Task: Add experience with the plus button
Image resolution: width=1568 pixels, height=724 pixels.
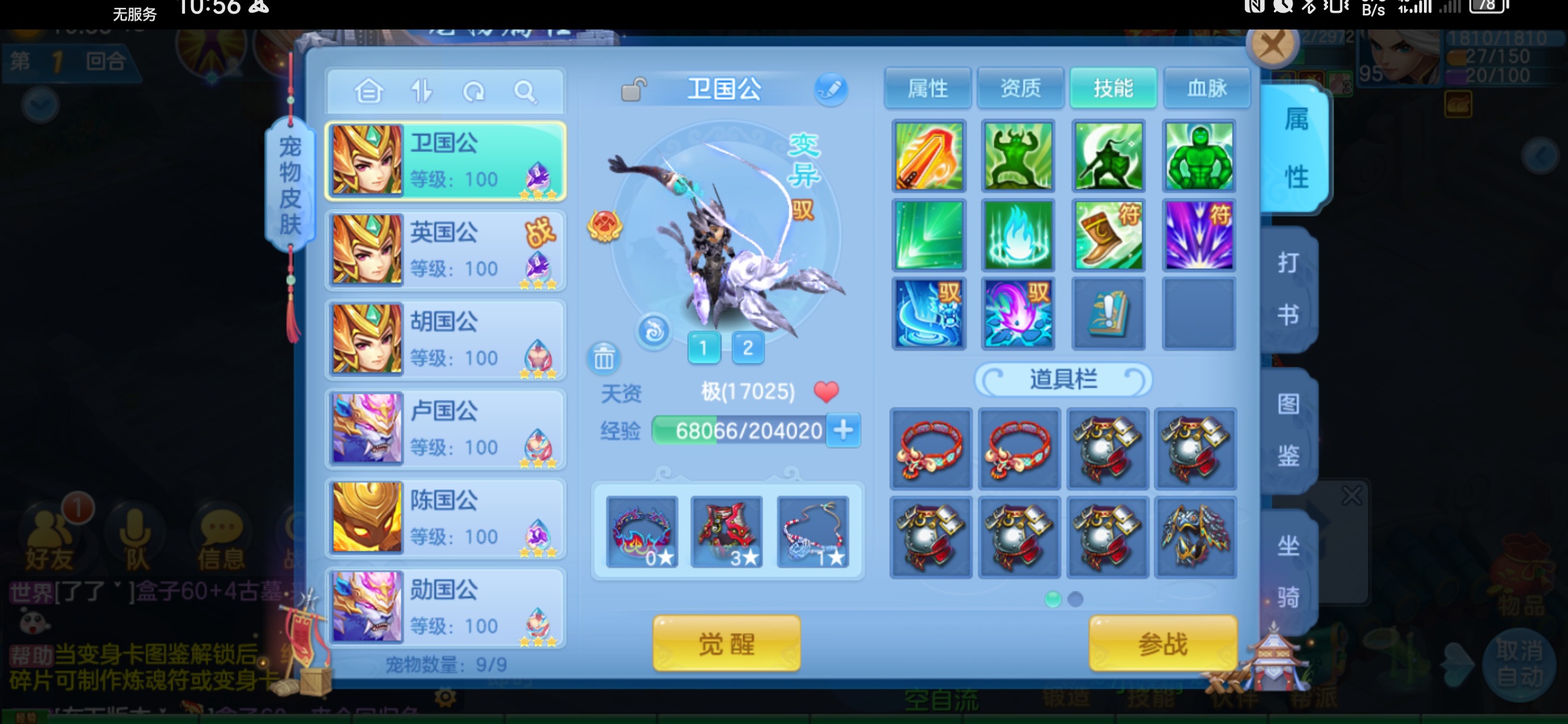Action: pyautogui.click(x=844, y=430)
